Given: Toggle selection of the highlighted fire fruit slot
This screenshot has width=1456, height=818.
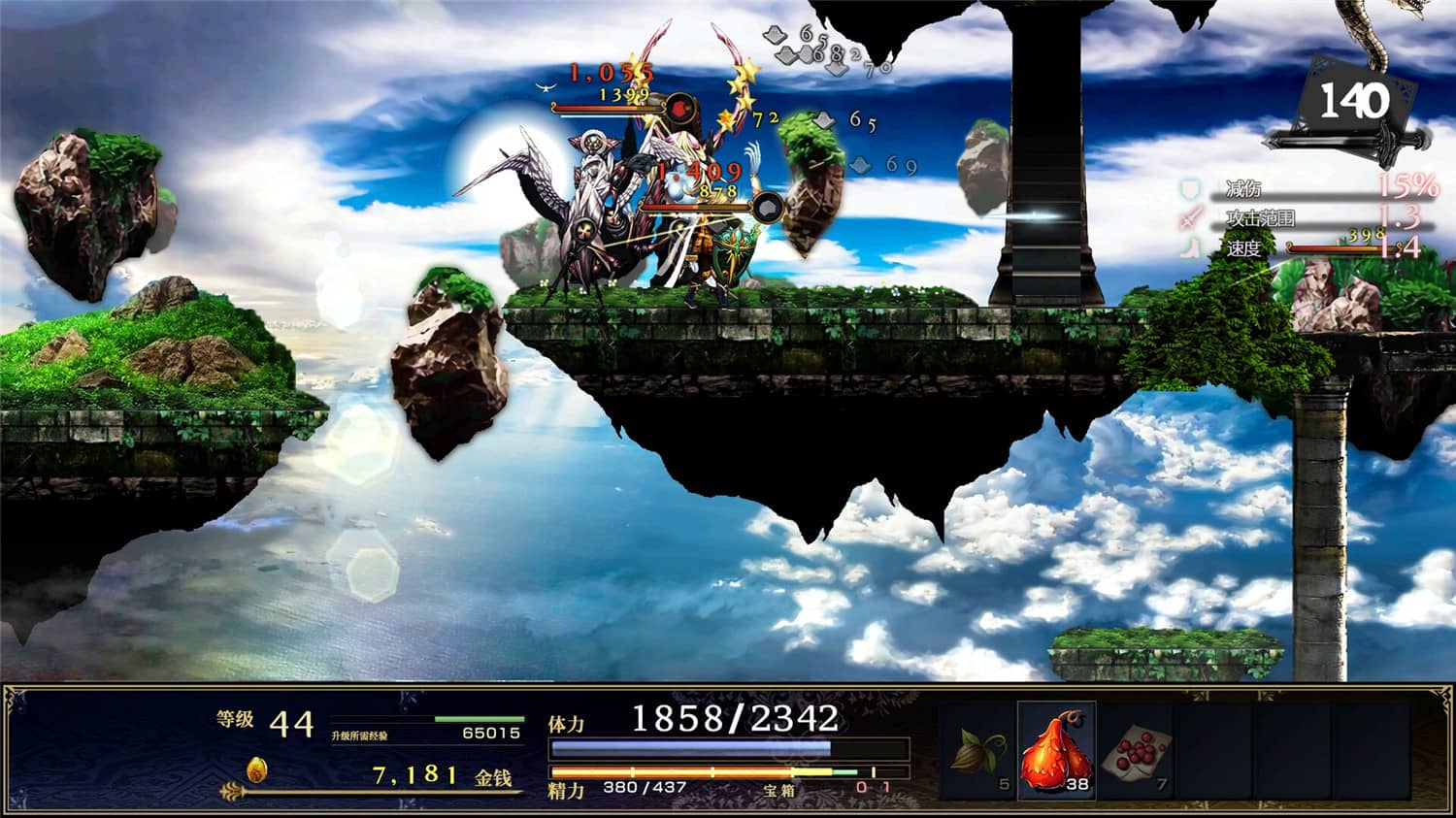Looking at the screenshot, I should tap(1055, 752).
